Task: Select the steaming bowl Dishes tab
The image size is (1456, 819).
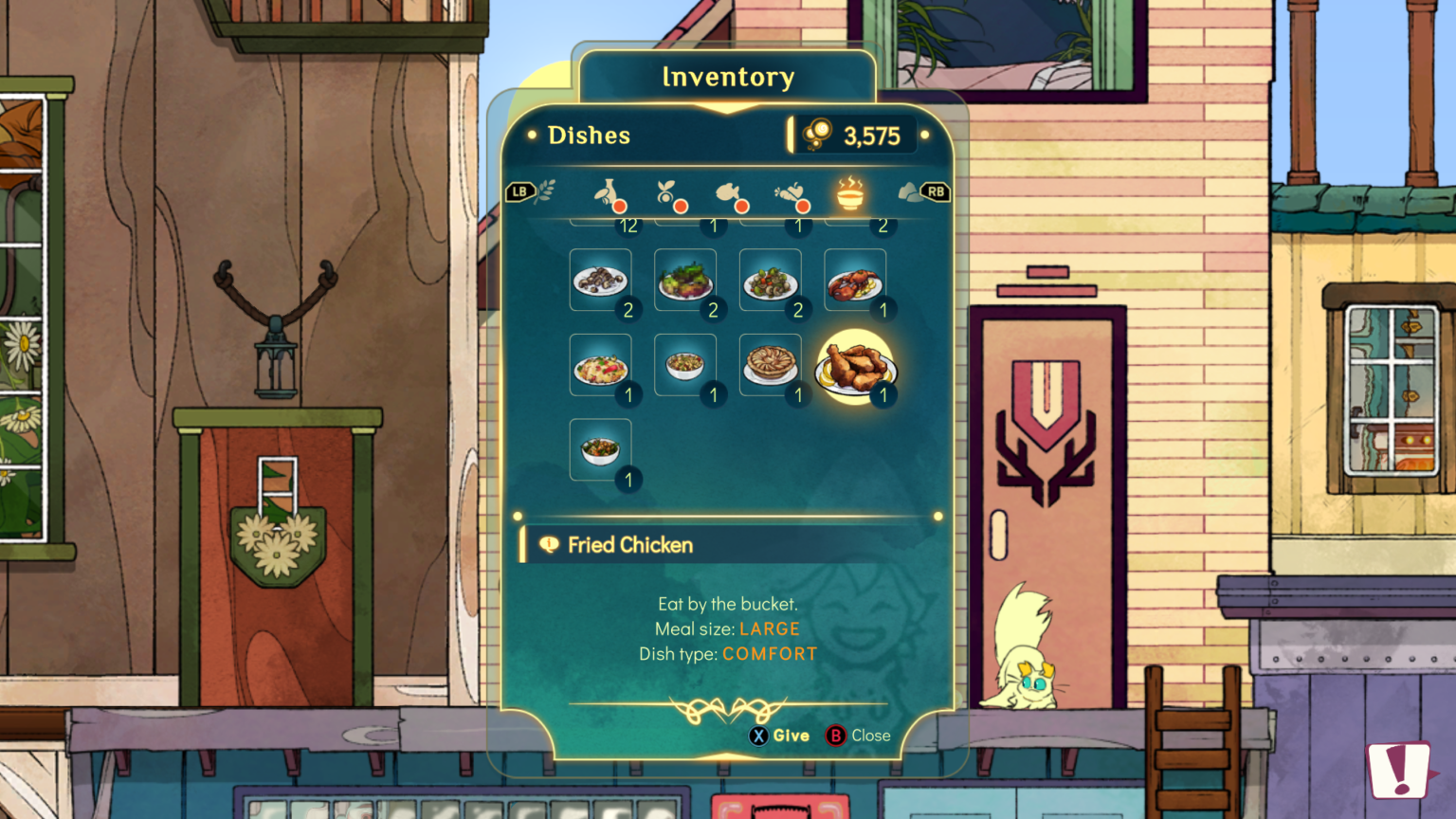Action: [850, 193]
